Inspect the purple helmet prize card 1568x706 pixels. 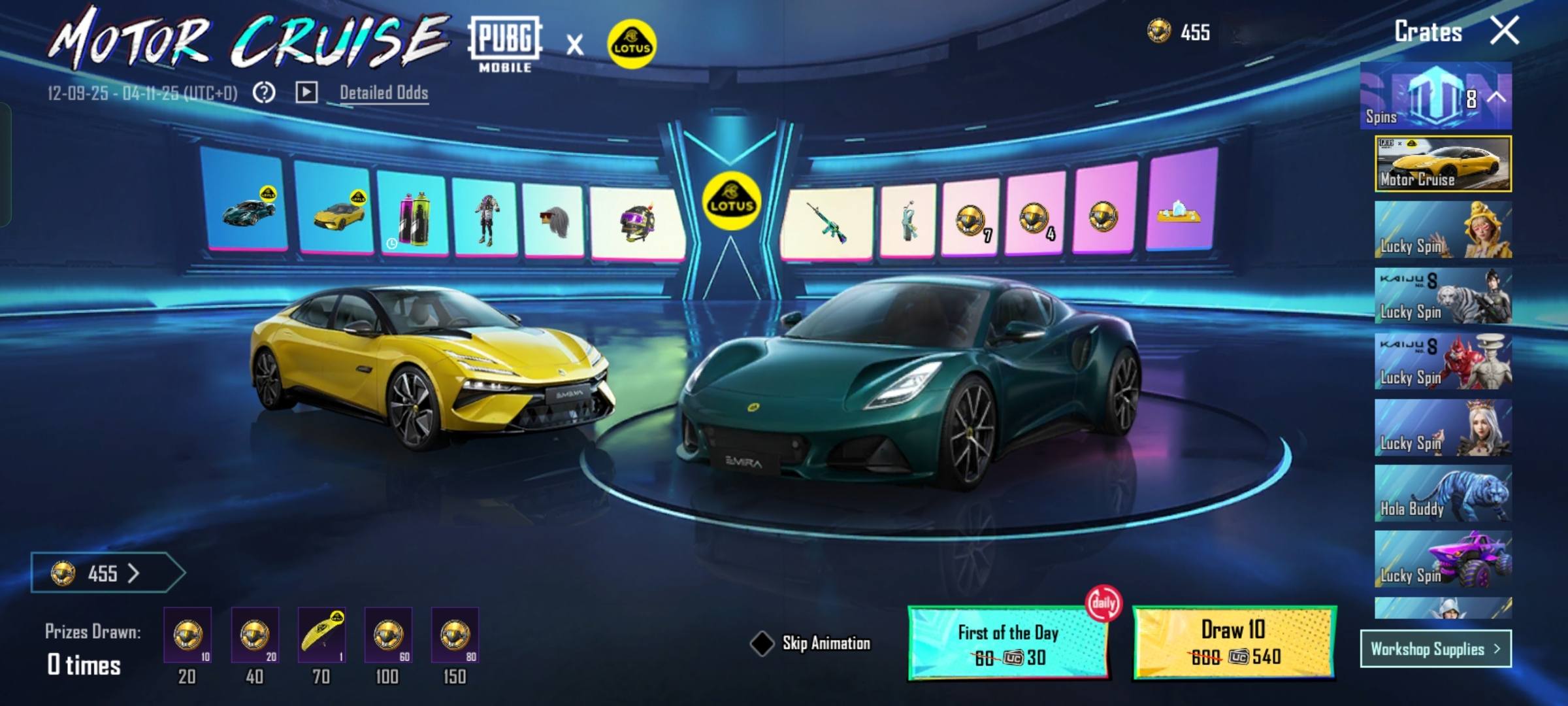coord(637,222)
